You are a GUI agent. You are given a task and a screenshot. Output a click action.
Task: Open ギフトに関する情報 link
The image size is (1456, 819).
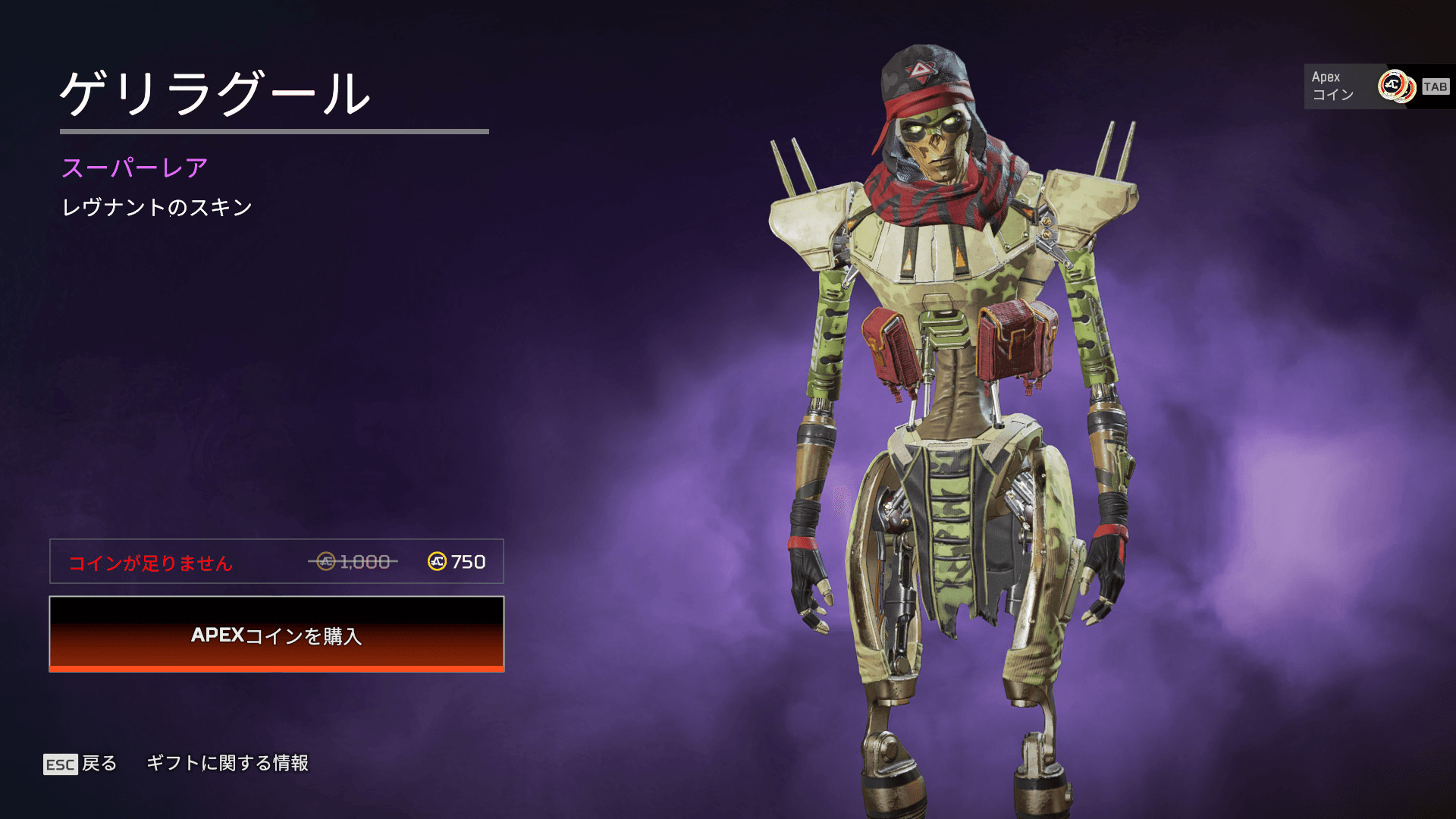[x=227, y=763]
